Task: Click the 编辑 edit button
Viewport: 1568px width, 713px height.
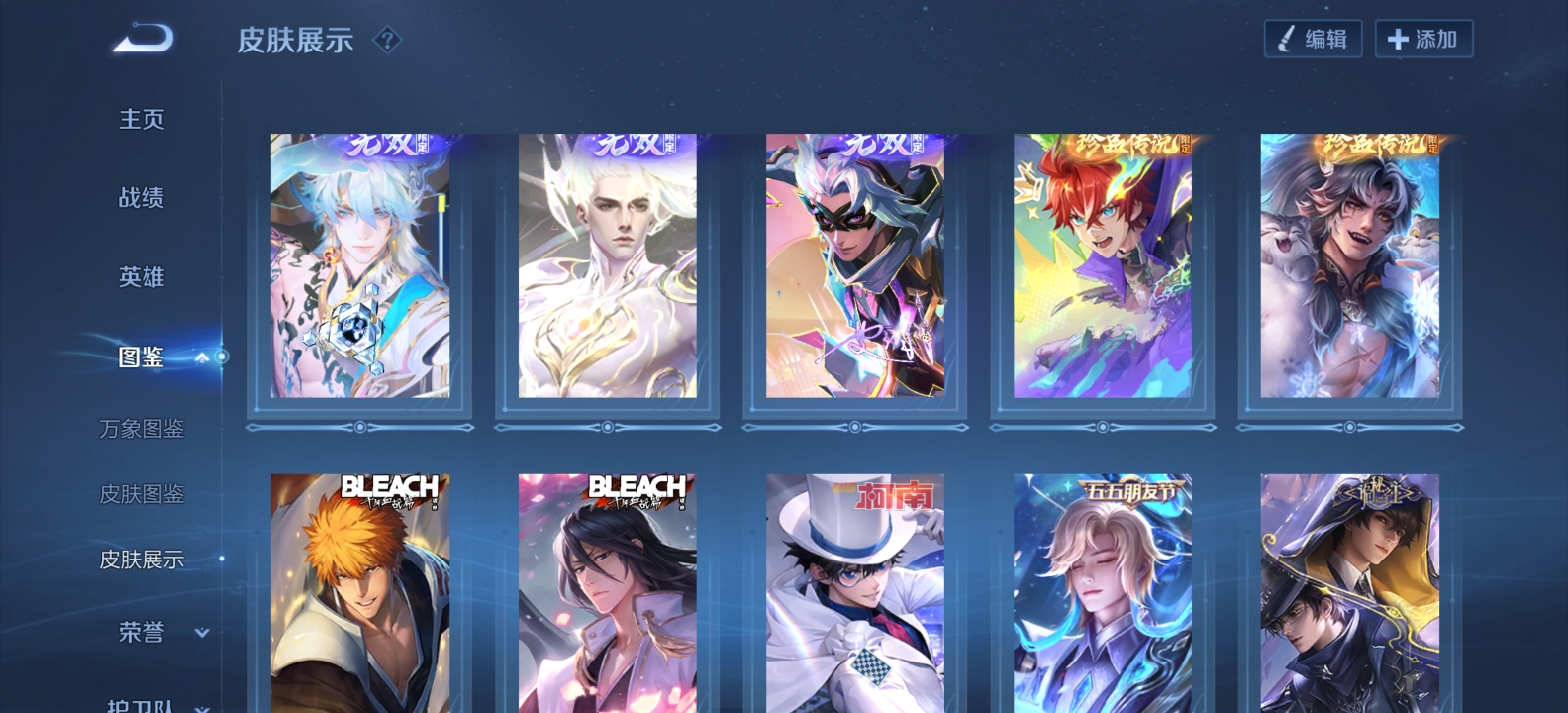Action: 1313,39
